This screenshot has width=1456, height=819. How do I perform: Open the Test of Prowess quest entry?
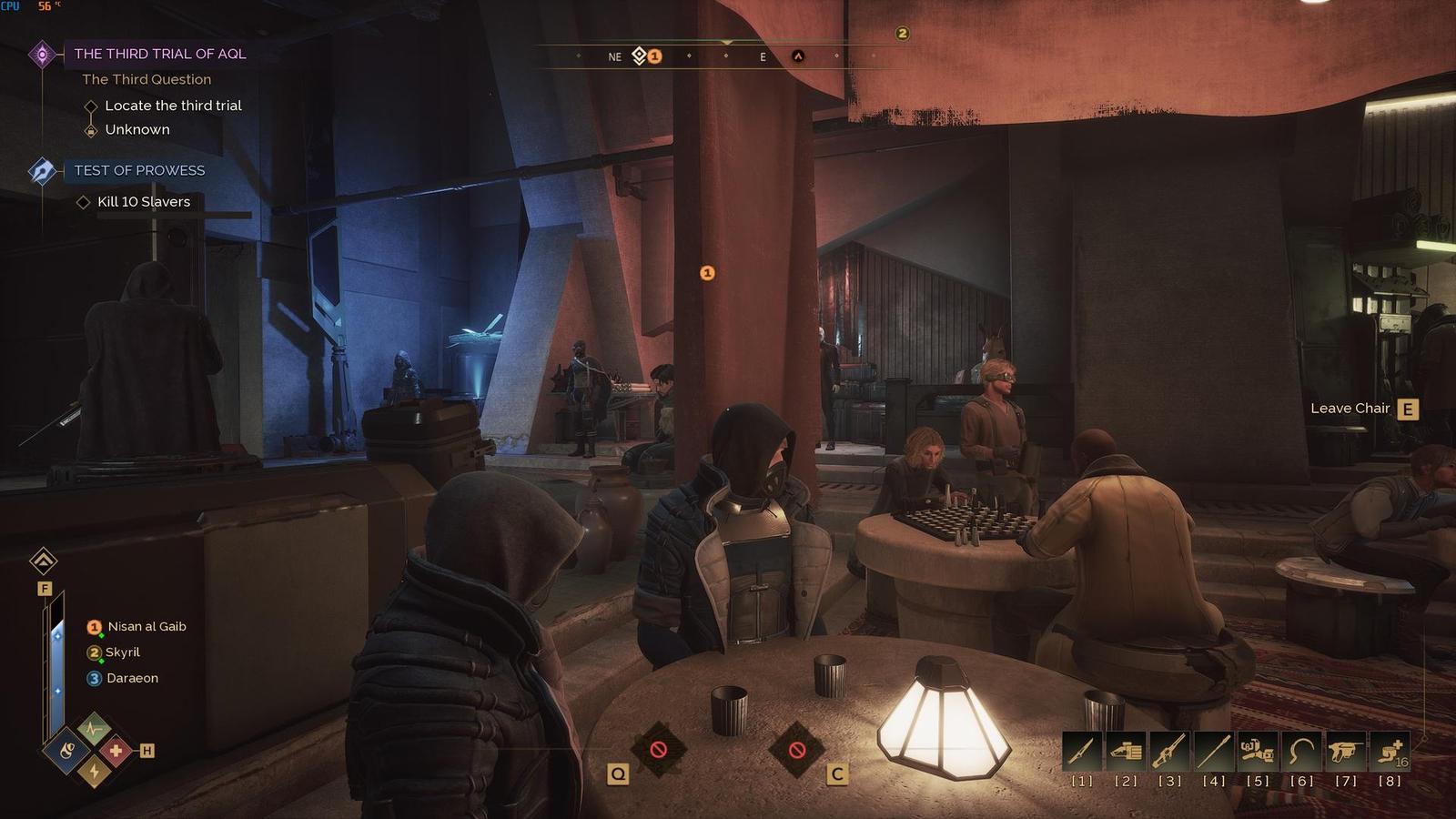pyautogui.click(x=139, y=170)
